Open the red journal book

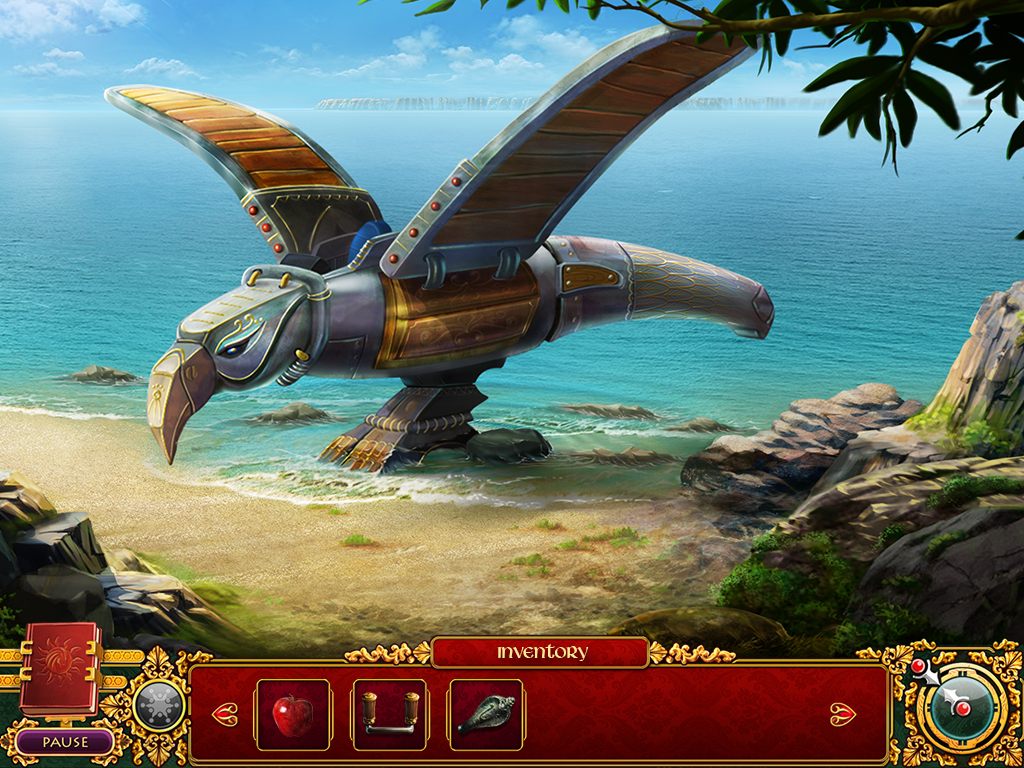[60, 668]
